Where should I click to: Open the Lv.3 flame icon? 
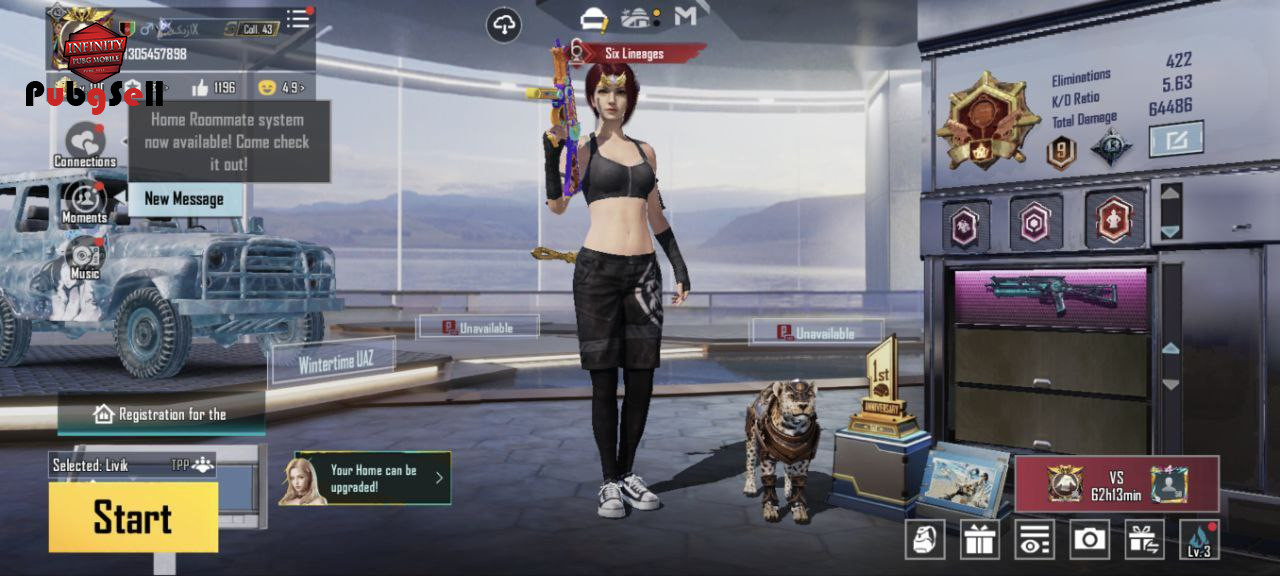coord(1199,539)
